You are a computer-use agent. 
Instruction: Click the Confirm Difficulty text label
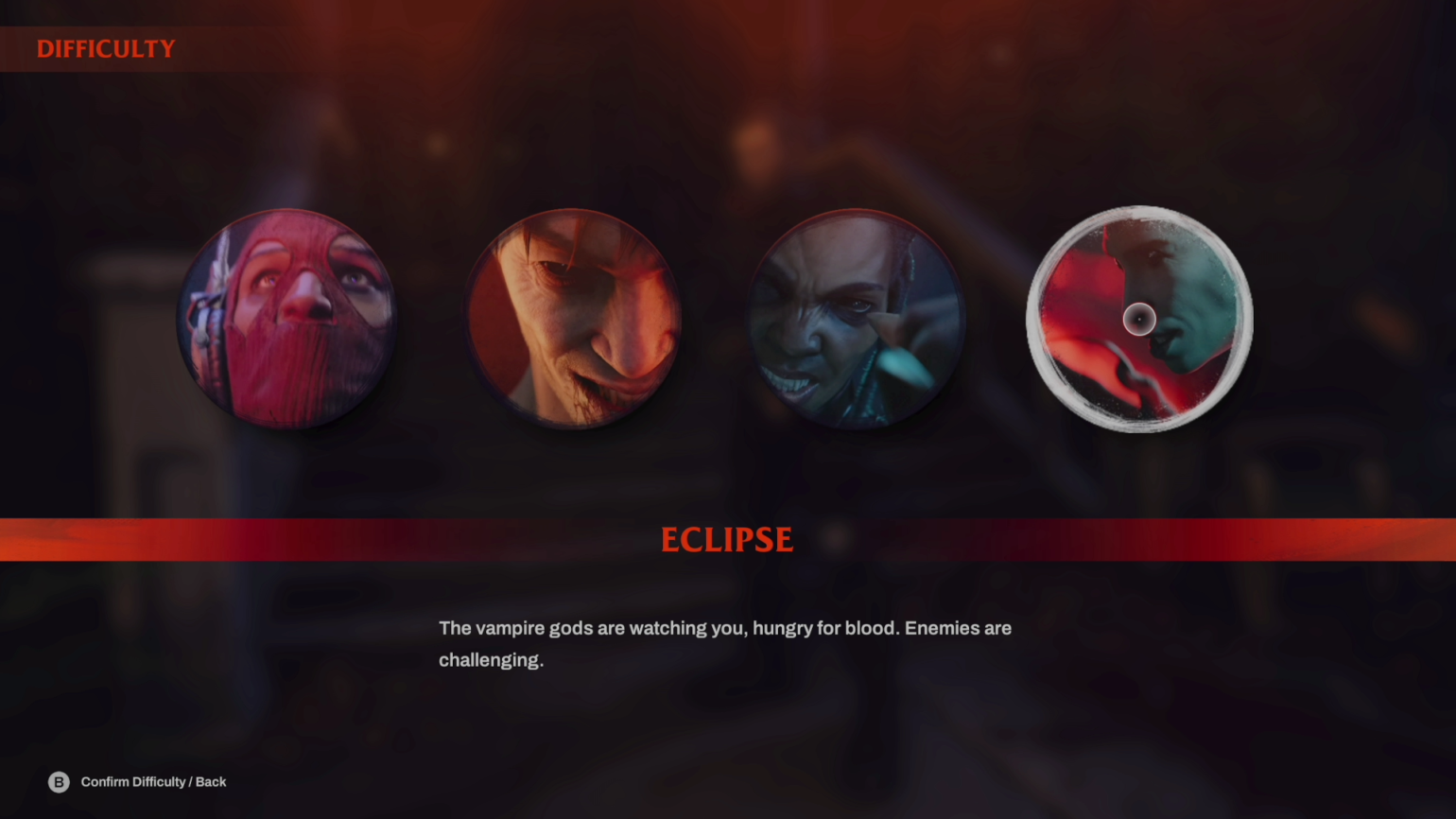click(153, 782)
